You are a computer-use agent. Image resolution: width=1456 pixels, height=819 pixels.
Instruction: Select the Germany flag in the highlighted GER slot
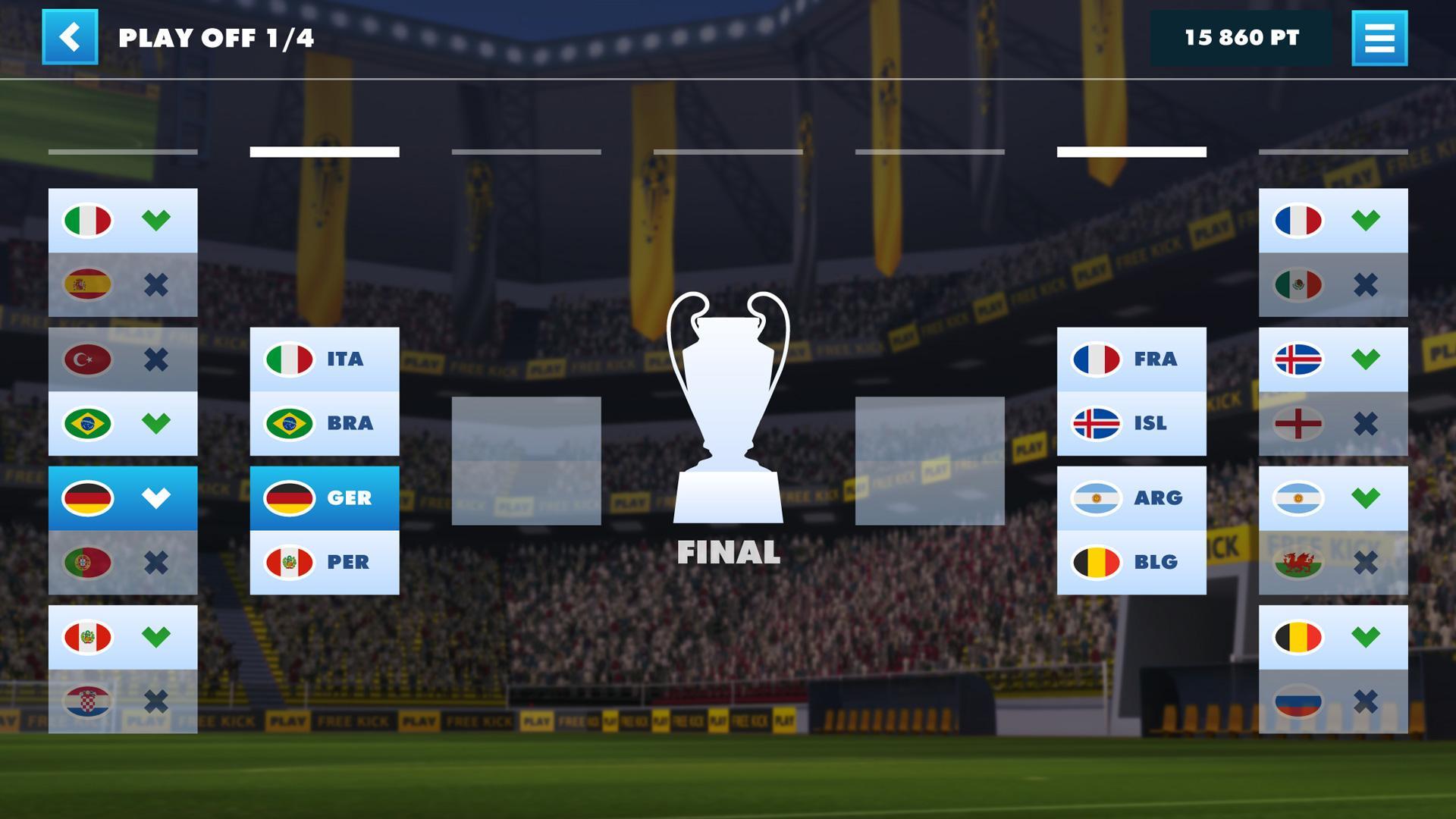click(x=287, y=499)
